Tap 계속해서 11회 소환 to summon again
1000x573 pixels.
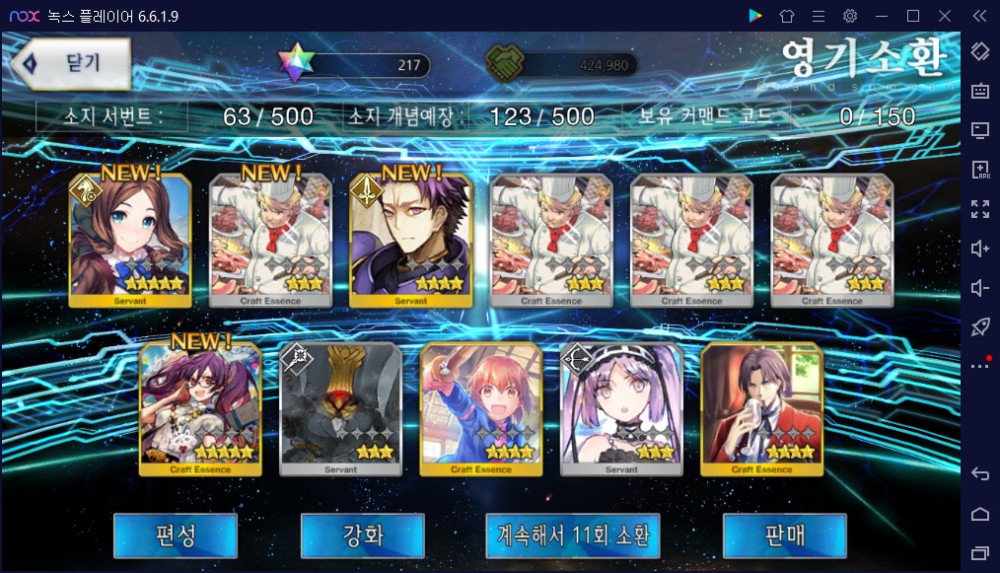[573, 536]
